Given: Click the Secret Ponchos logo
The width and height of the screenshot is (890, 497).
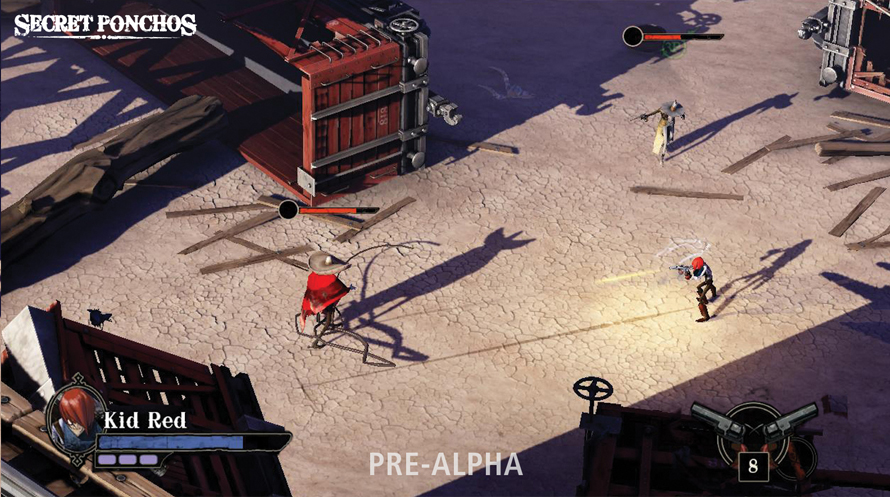Looking at the screenshot, I should pos(105,24).
